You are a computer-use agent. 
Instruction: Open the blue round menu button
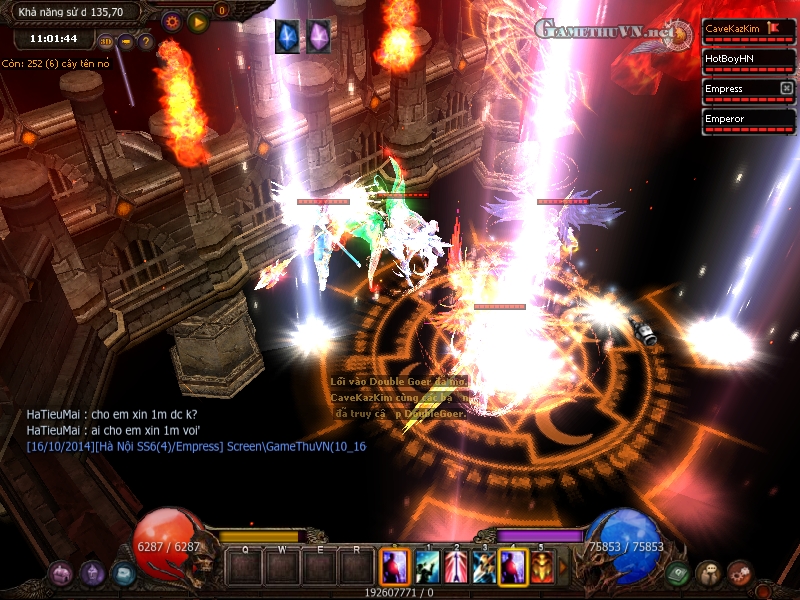point(123,573)
